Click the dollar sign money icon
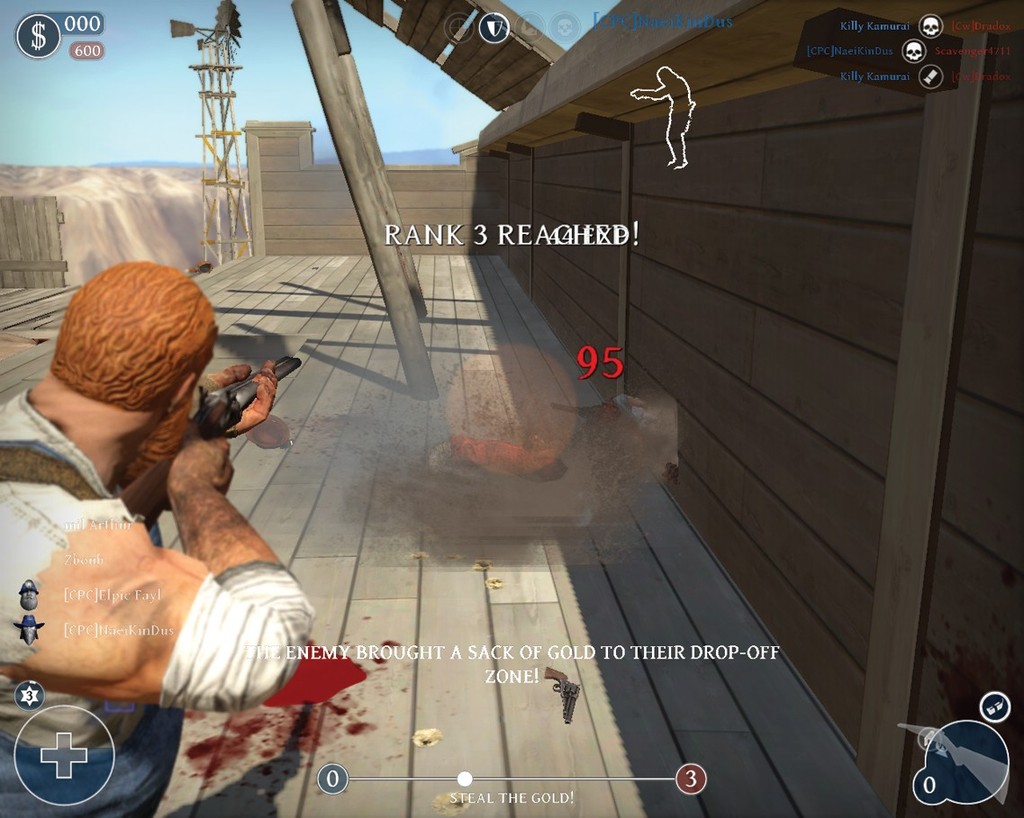Screen dimensions: 1024x818 [x=38, y=36]
